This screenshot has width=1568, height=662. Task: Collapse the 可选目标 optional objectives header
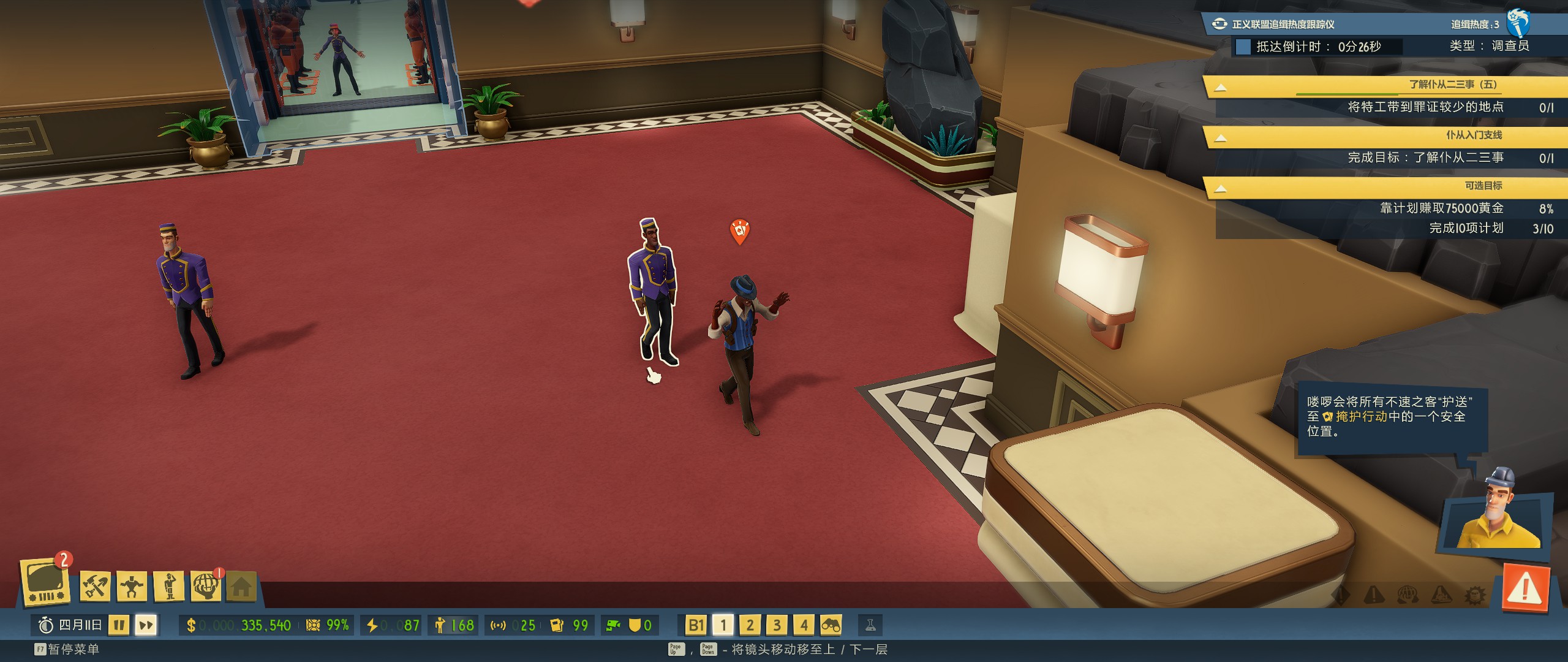(1220, 188)
